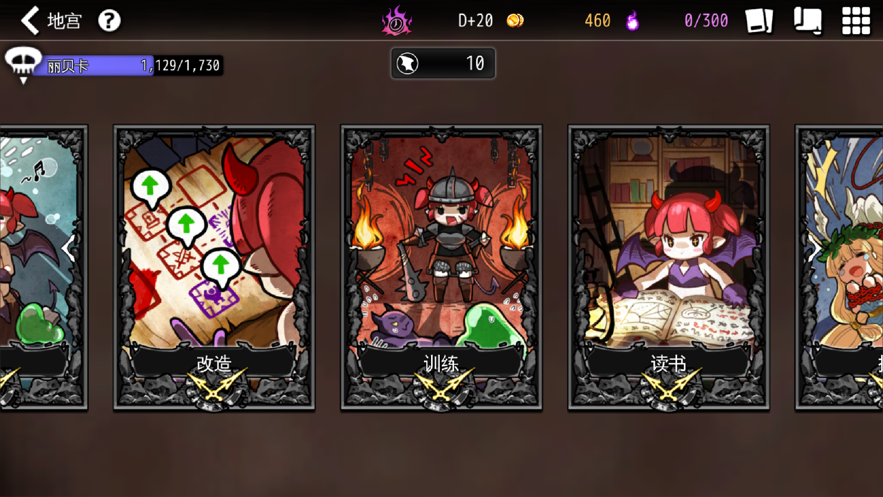Choose the 训练 card
Image resolution: width=883 pixels, height=497 pixels.
pos(441,267)
